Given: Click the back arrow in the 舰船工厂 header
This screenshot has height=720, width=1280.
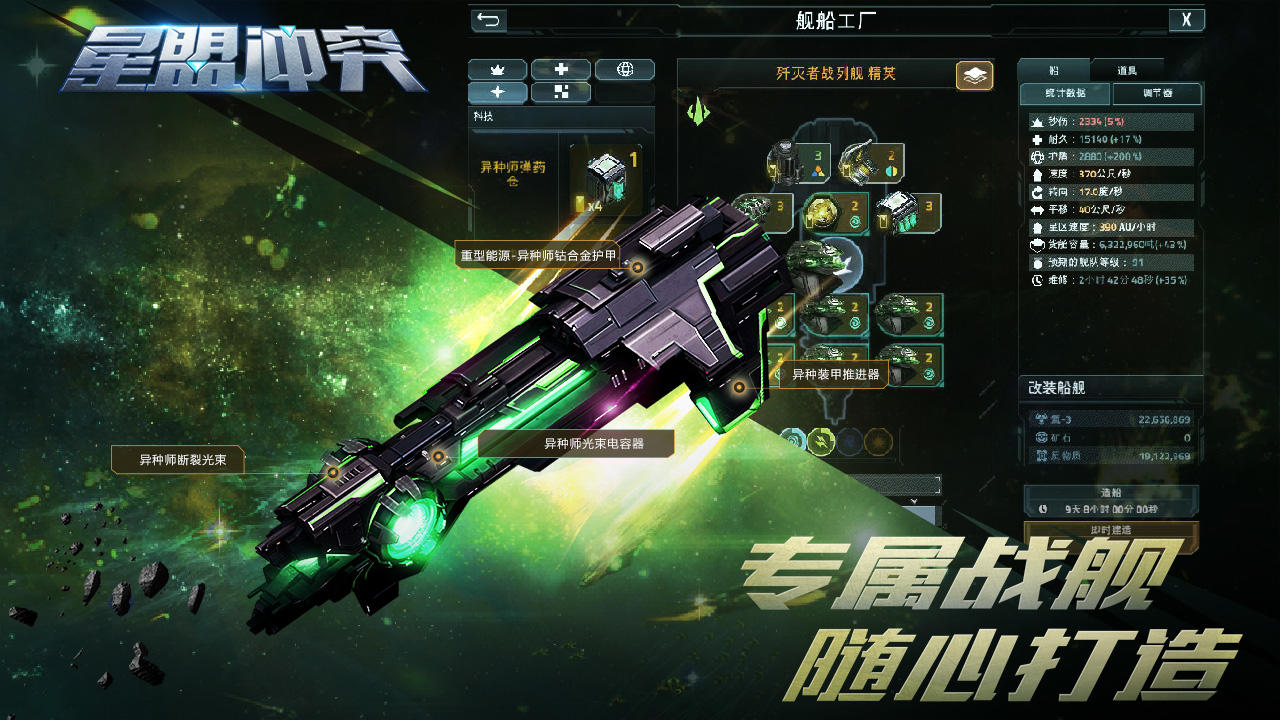Looking at the screenshot, I should (489, 19).
